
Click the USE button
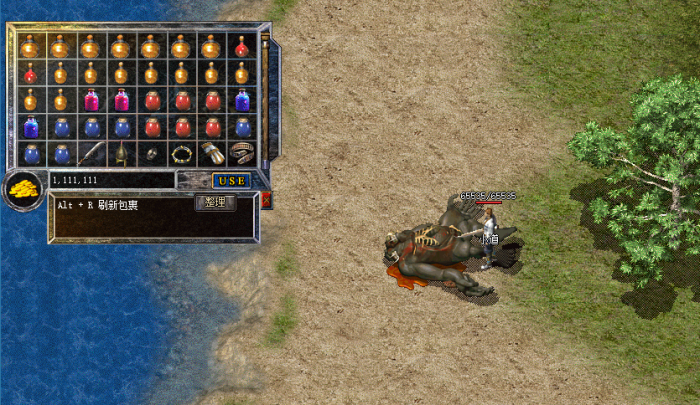231,181
